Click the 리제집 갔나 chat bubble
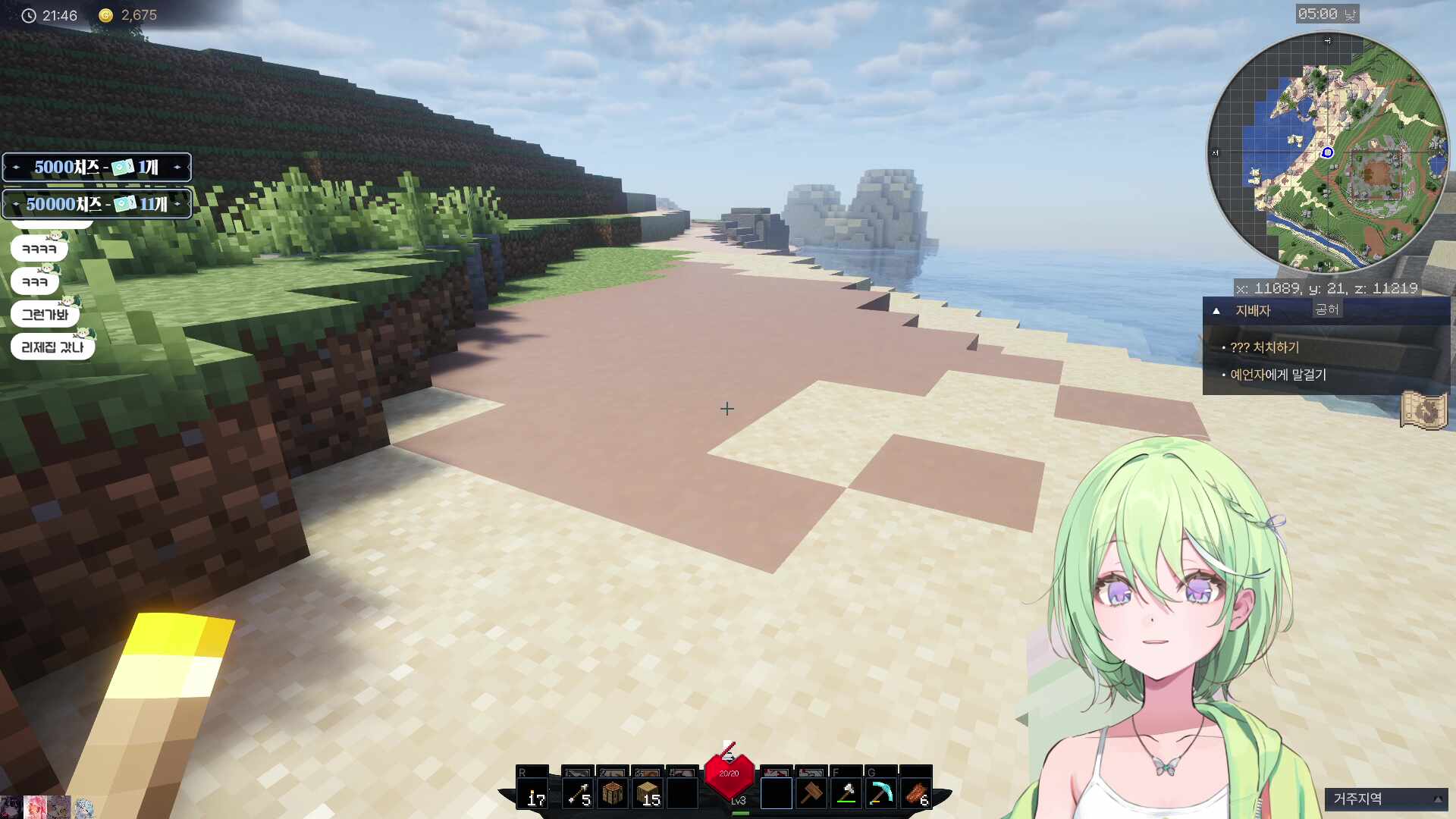 click(x=52, y=347)
